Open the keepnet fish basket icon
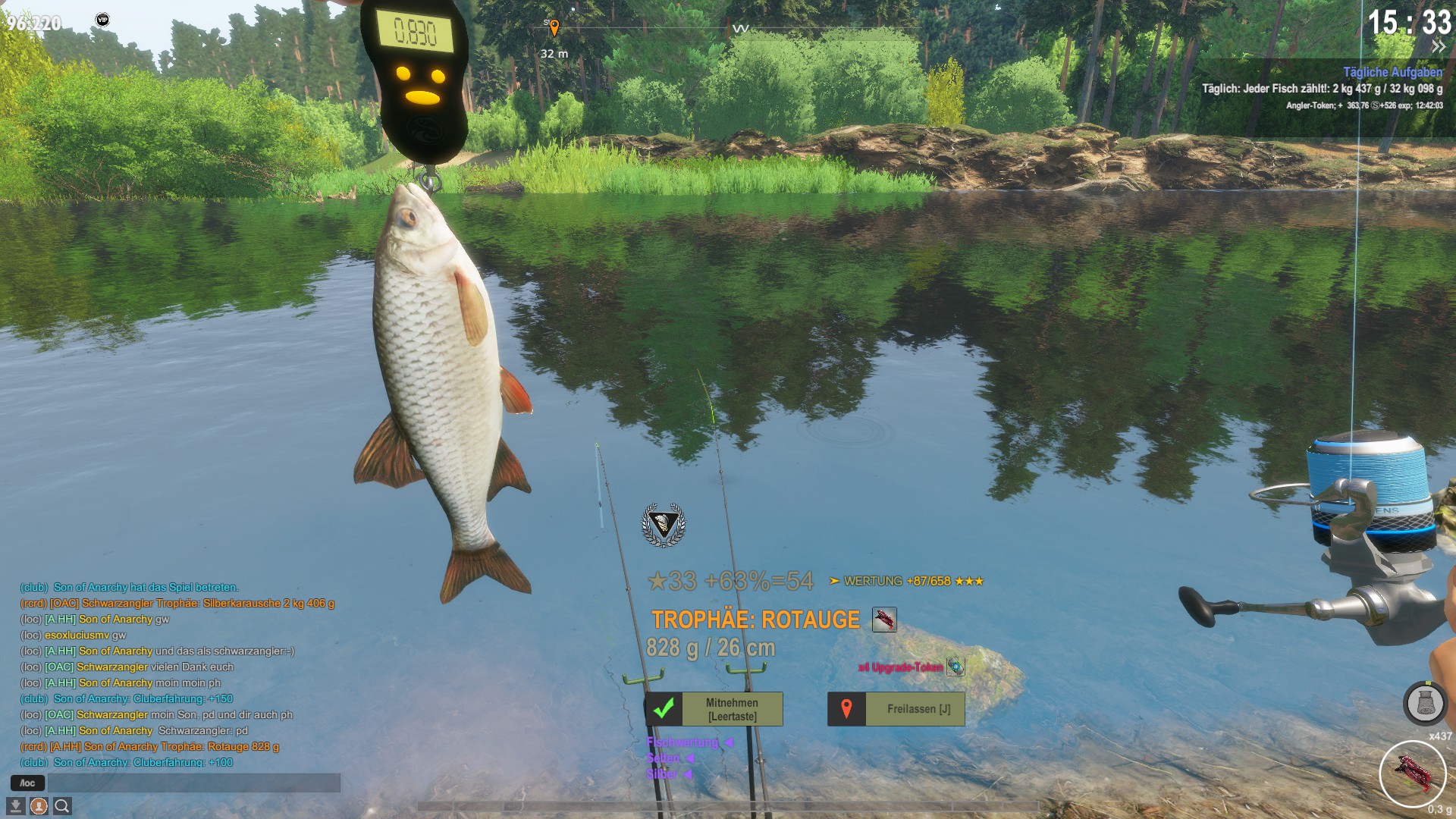The image size is (1456, 819). [1425, 704]
